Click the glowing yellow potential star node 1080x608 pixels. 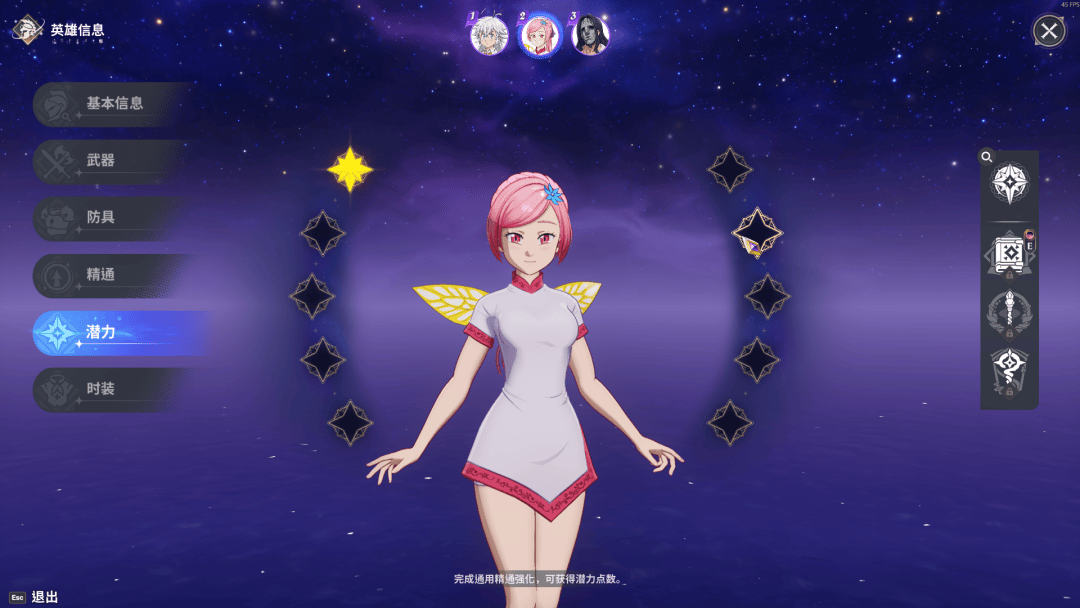pyautogui.click(x=350, y=169)
